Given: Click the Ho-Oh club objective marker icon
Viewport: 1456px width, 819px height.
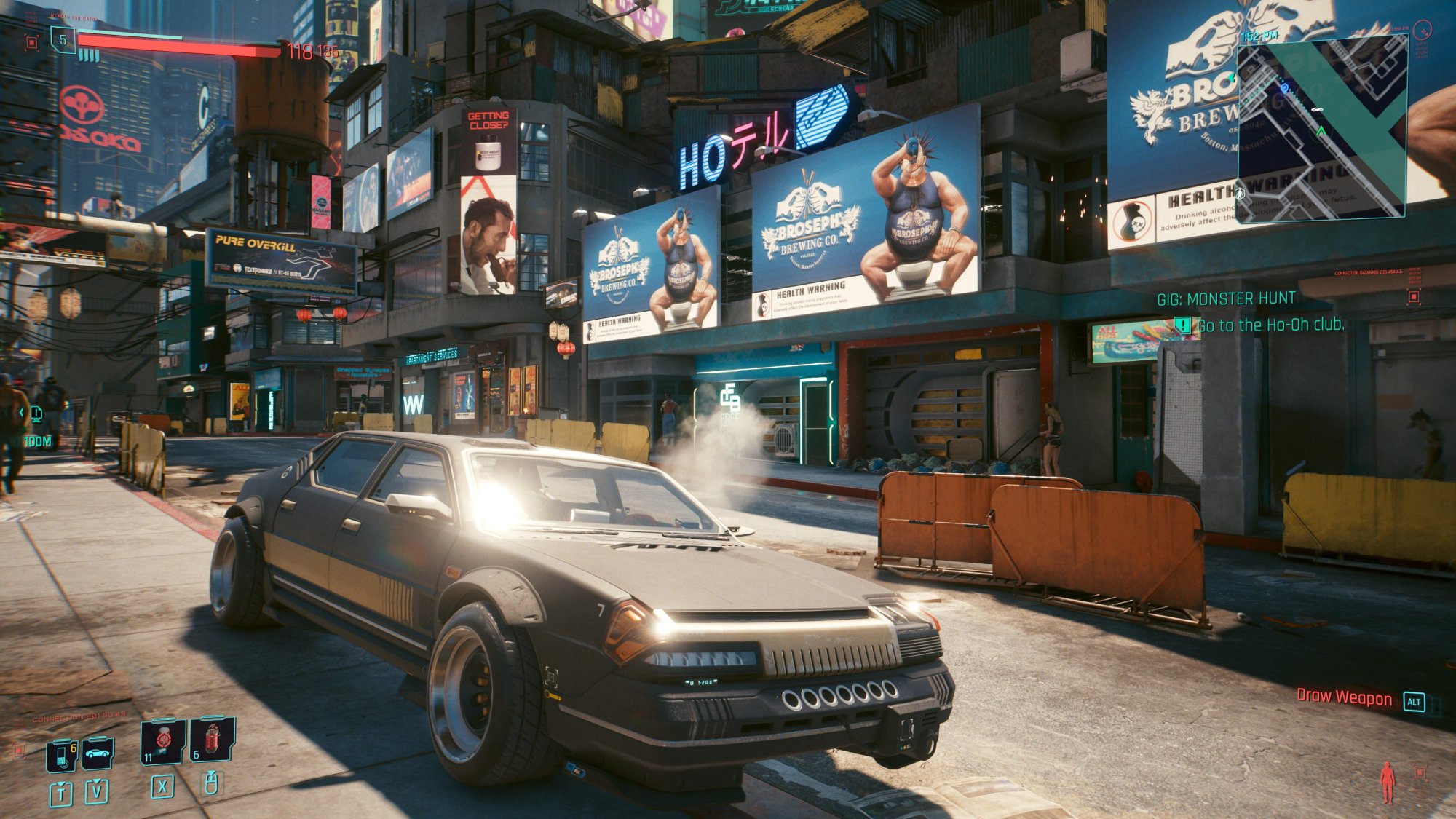Looking at the screenshot, I should pos(1184,325).
